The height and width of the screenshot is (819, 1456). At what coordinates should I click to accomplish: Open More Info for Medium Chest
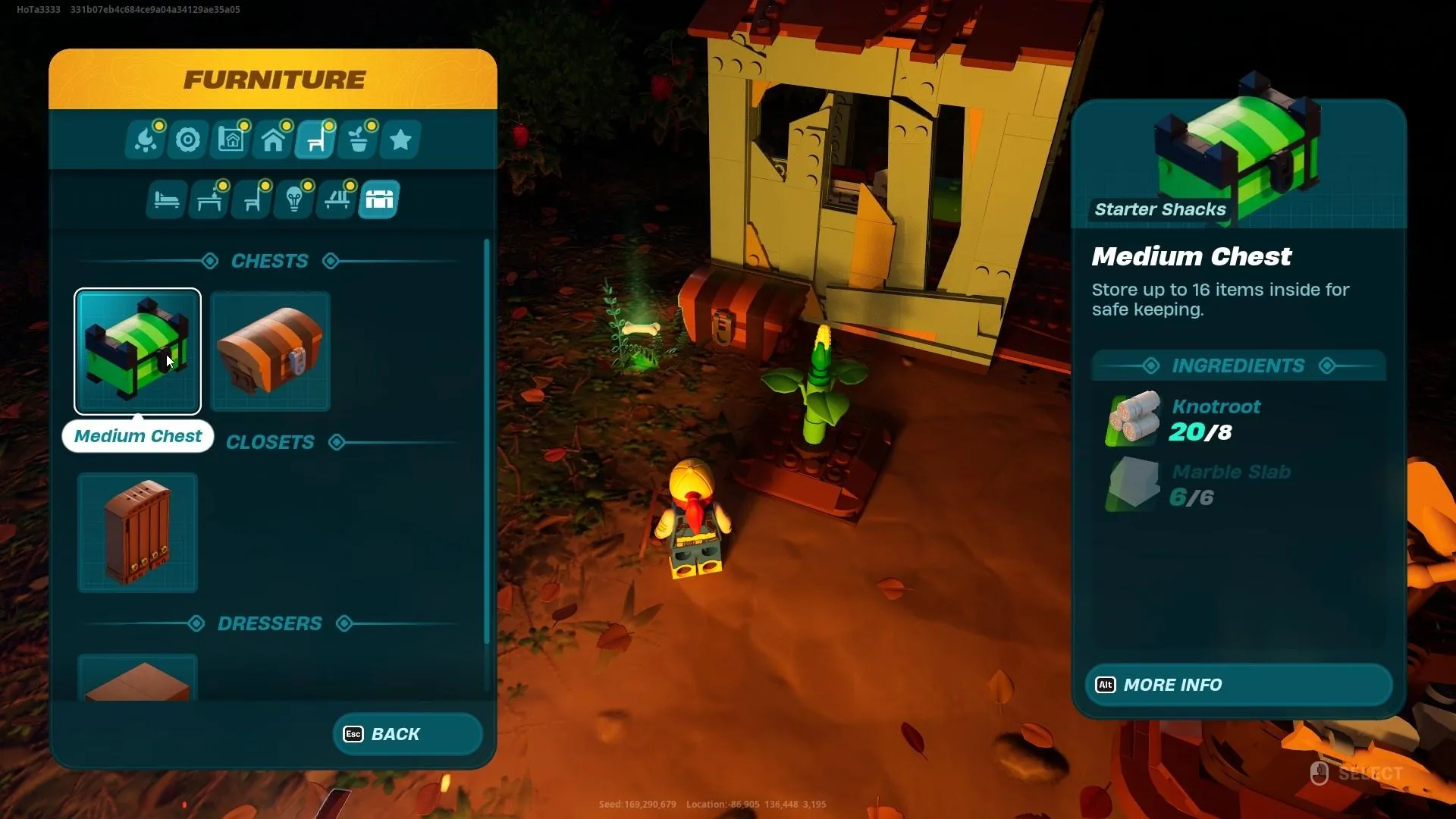click(1238, 685)
